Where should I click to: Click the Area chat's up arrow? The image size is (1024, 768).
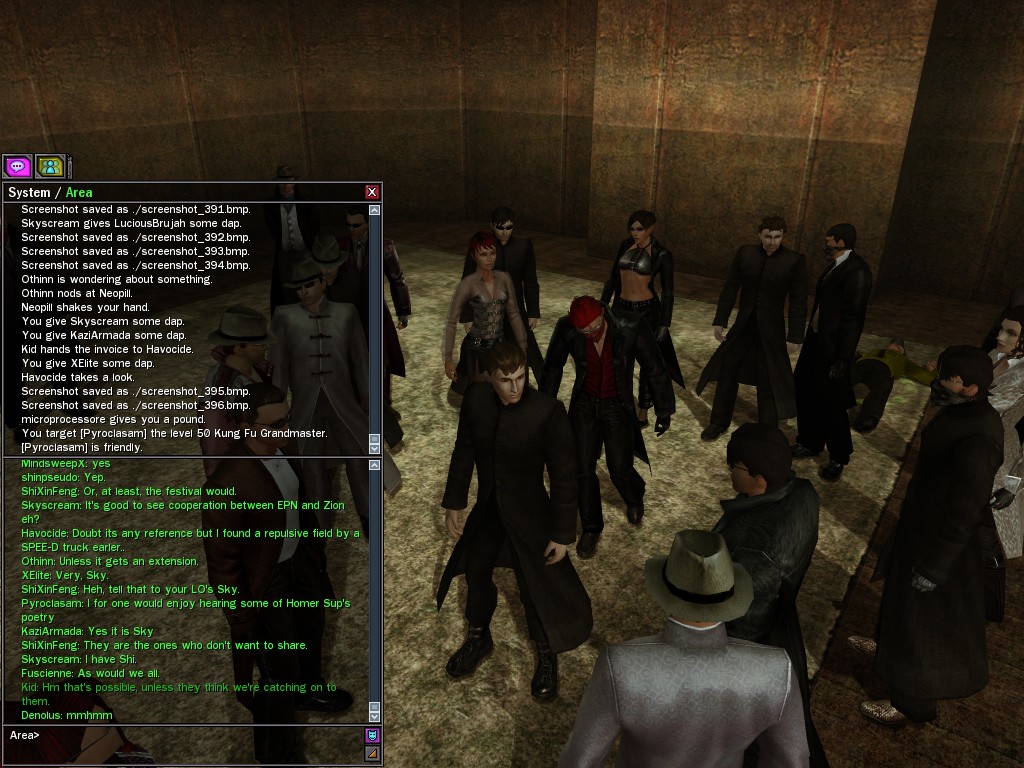pos(375,465)
